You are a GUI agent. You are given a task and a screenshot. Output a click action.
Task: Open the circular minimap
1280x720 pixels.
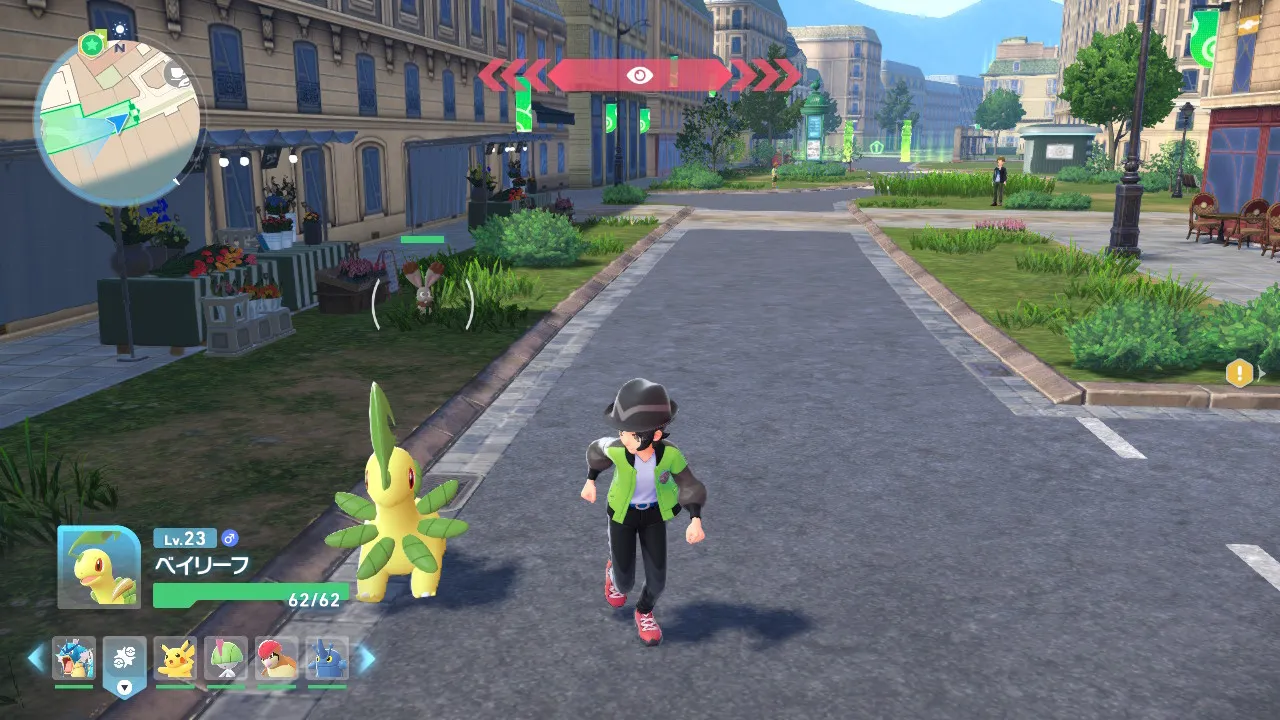118,120
